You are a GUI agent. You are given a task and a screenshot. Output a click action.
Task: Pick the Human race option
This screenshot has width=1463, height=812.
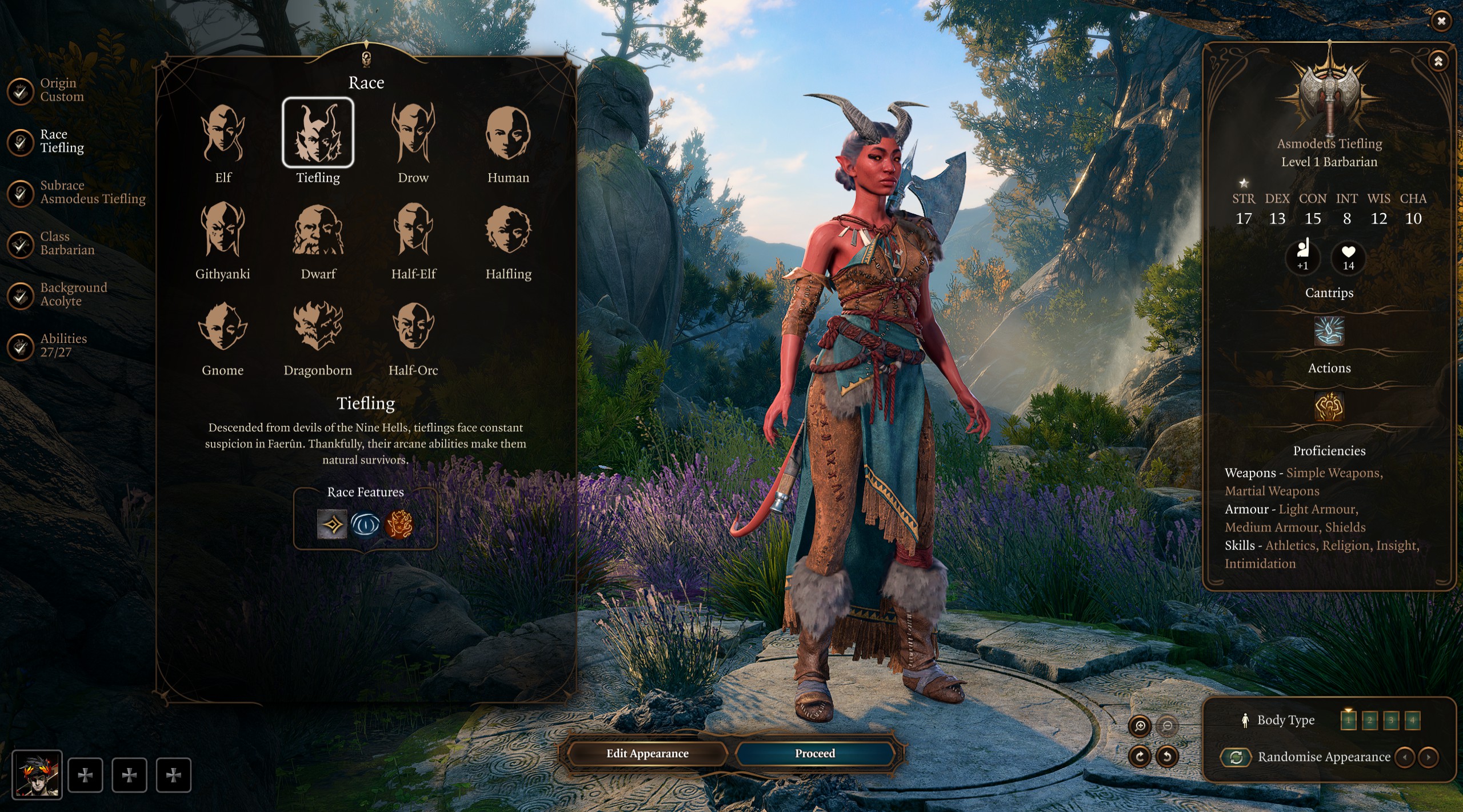(508, 134)
